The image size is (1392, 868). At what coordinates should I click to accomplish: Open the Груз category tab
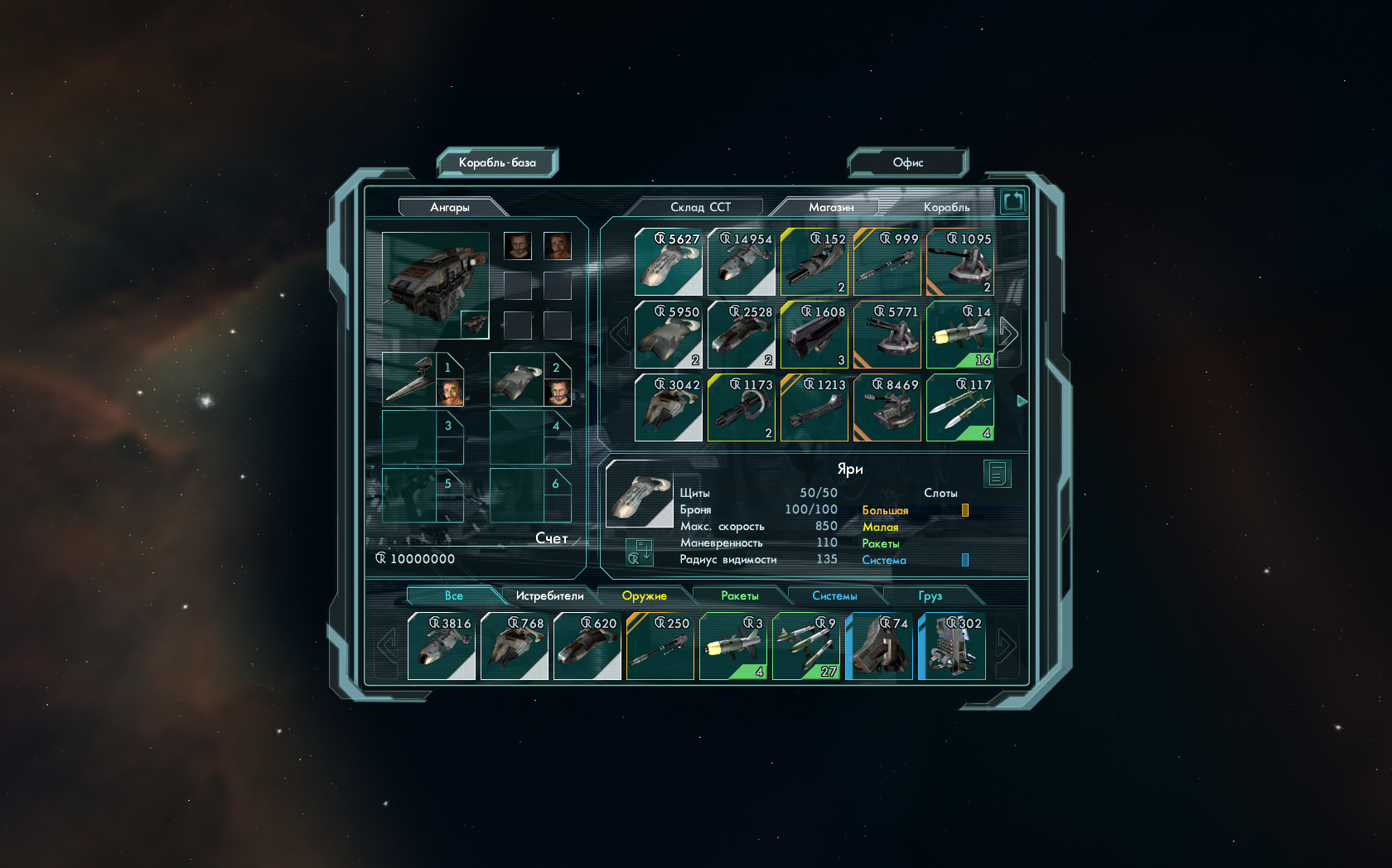click(930, 596)
